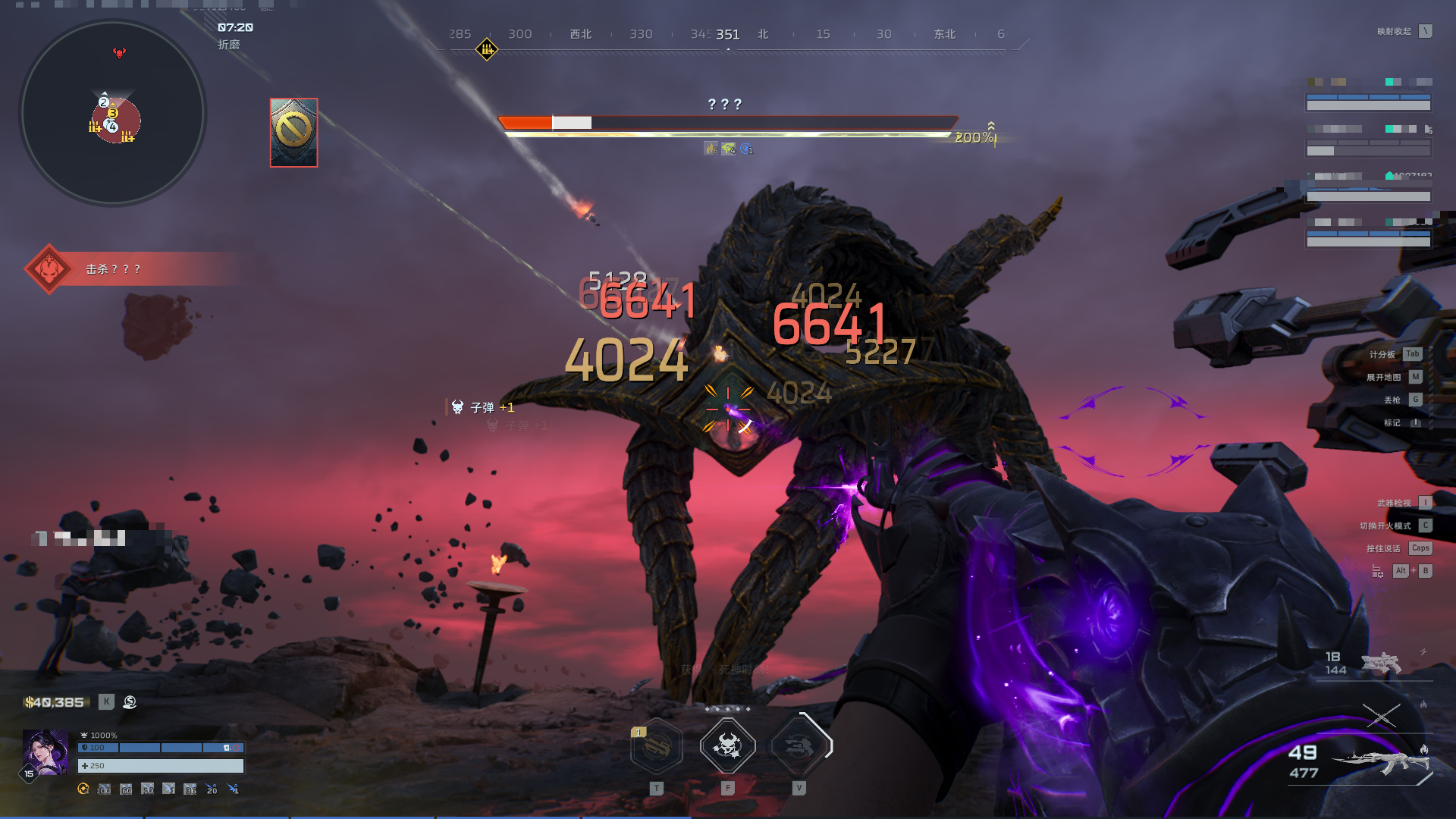Select the yellow objective marker on the compass
1456x819 pixels.
(x=486, y=50)
